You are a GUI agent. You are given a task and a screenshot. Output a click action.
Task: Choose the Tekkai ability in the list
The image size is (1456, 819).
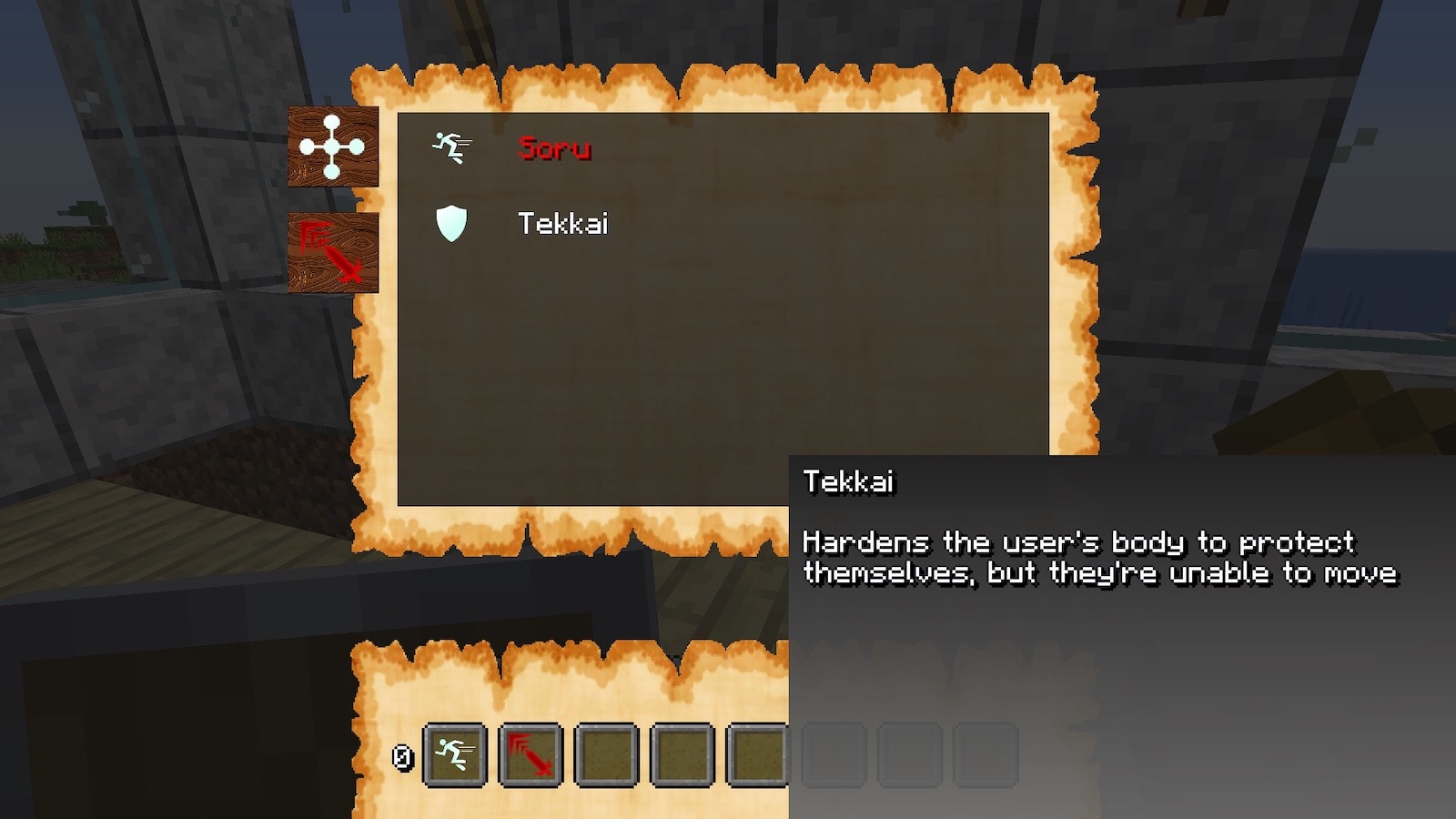tap(561, 224)
